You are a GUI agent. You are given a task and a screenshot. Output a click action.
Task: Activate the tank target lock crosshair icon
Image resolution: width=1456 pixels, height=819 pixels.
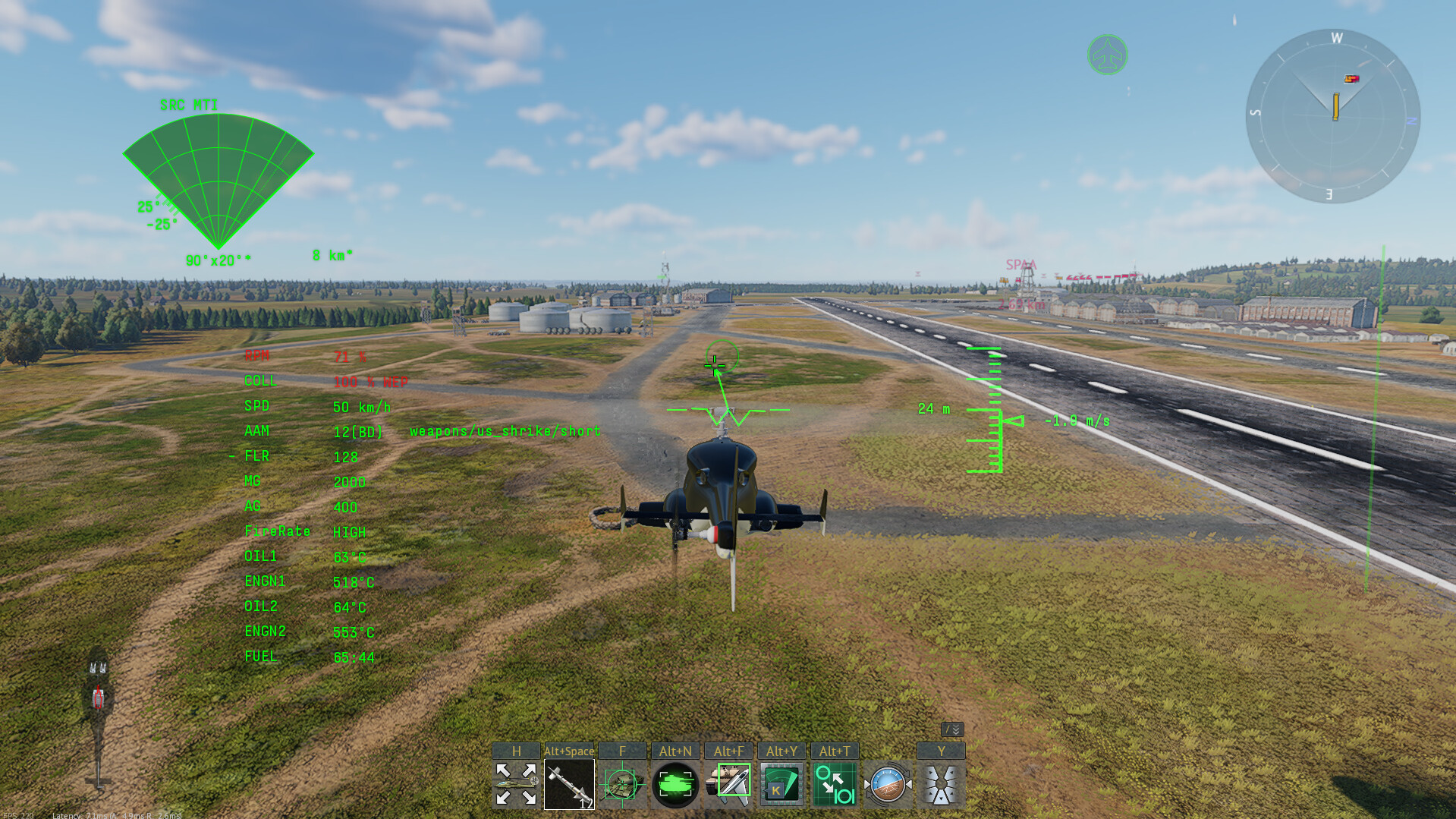[621, 784]
